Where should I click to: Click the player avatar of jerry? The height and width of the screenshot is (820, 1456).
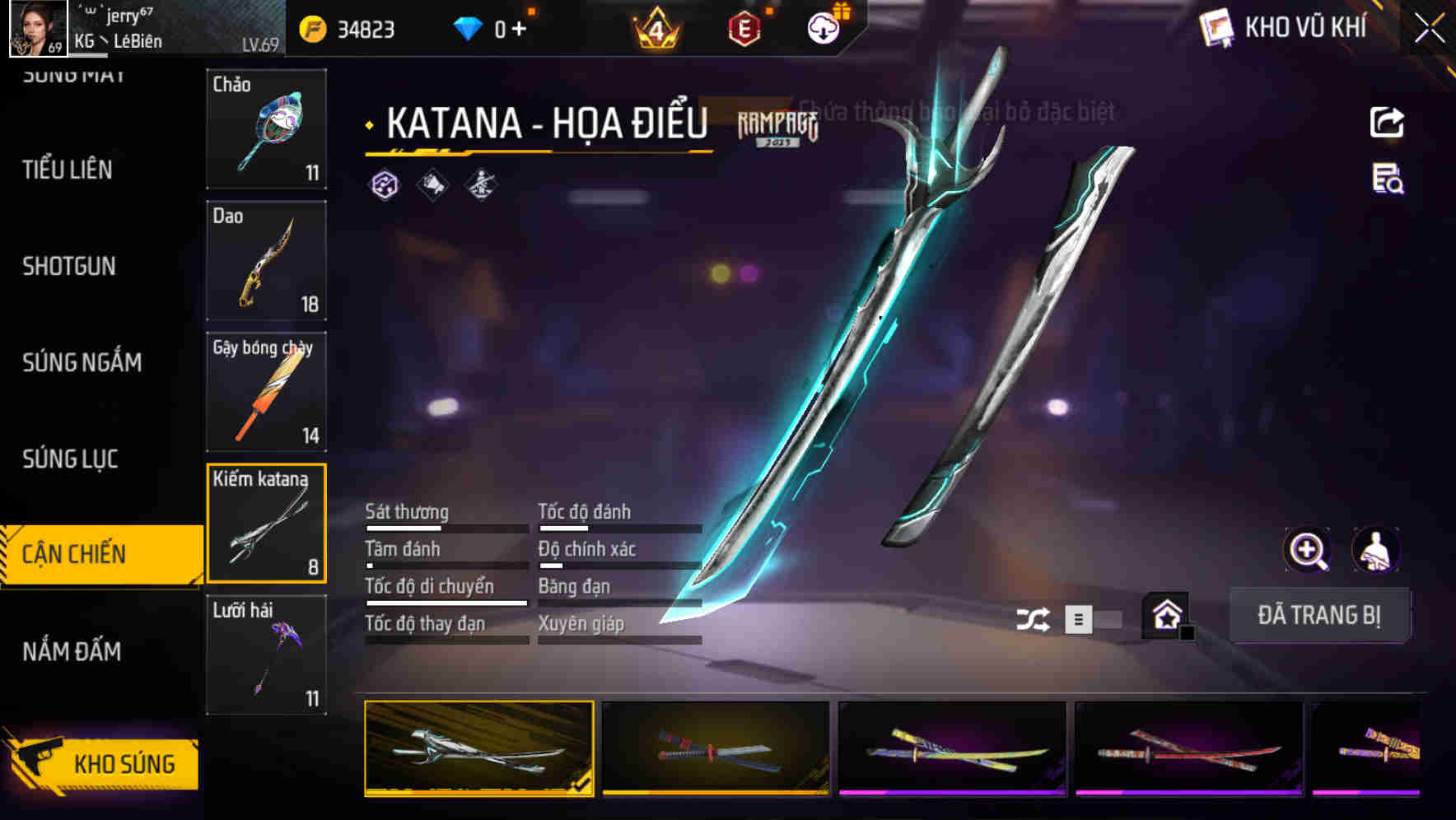34,29
